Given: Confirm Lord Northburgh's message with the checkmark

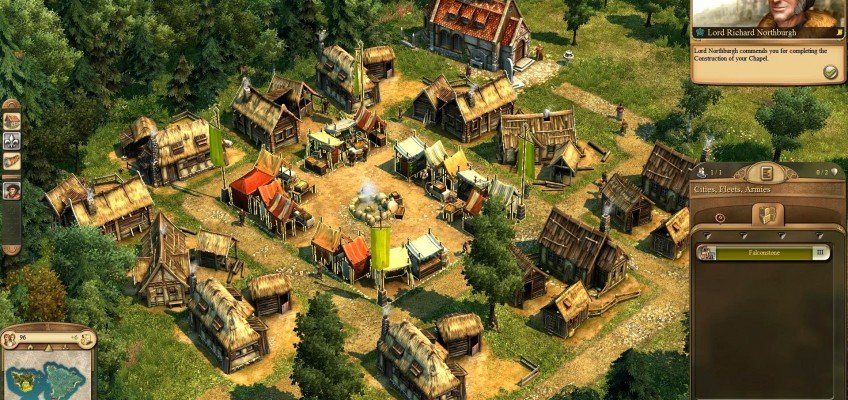Looking at the screenshot, I should [829, 72].
